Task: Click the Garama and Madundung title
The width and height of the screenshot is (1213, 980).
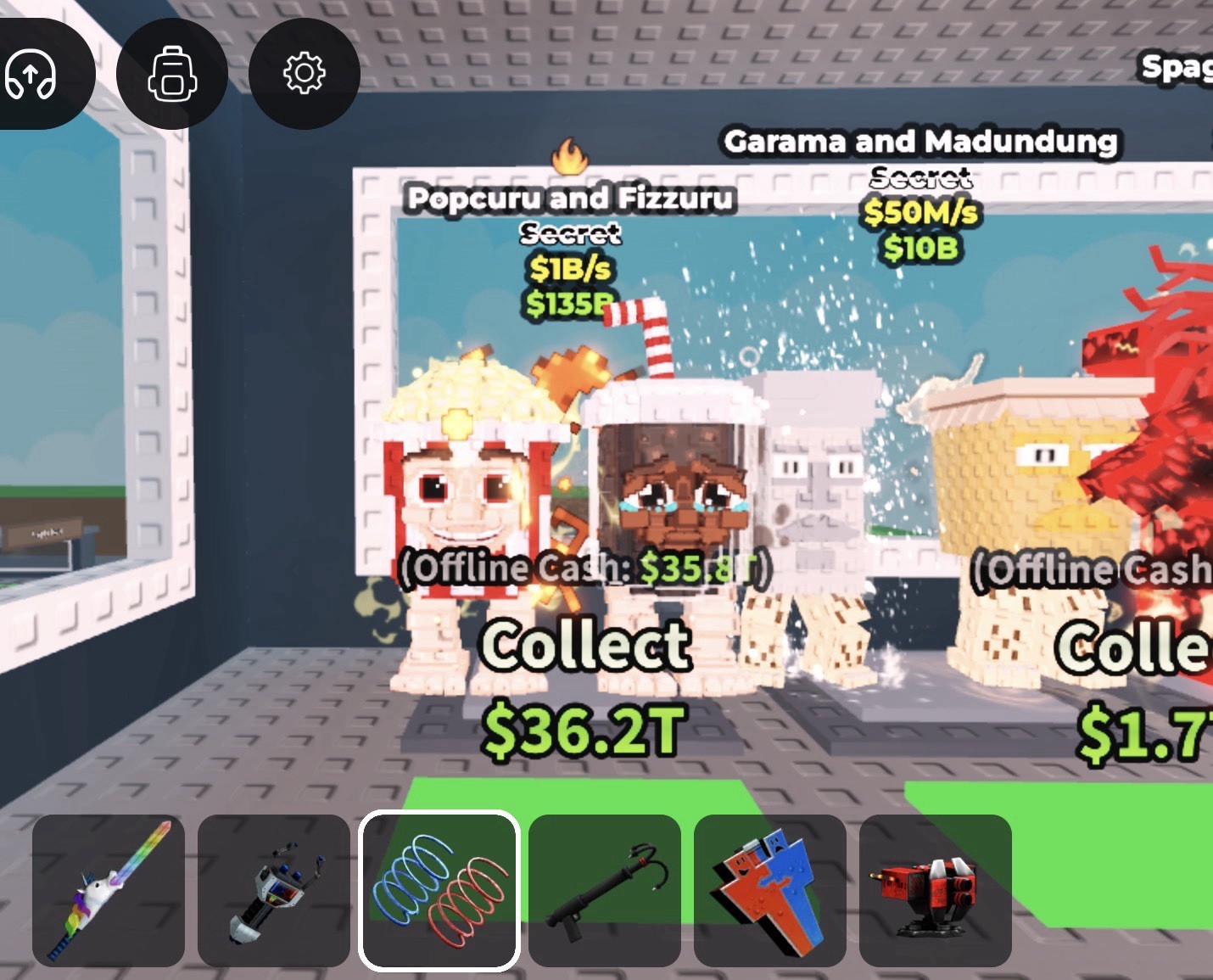Action: pyautogui.click(x=921, y=142)
